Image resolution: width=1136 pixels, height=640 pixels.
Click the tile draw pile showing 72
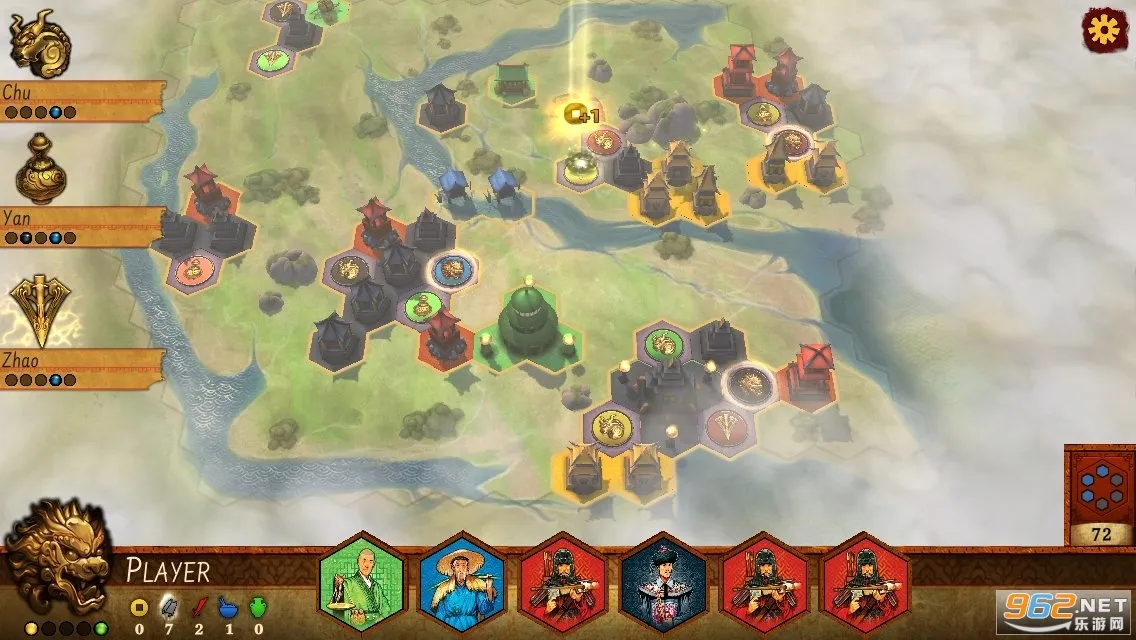(x=1100, y=495)
